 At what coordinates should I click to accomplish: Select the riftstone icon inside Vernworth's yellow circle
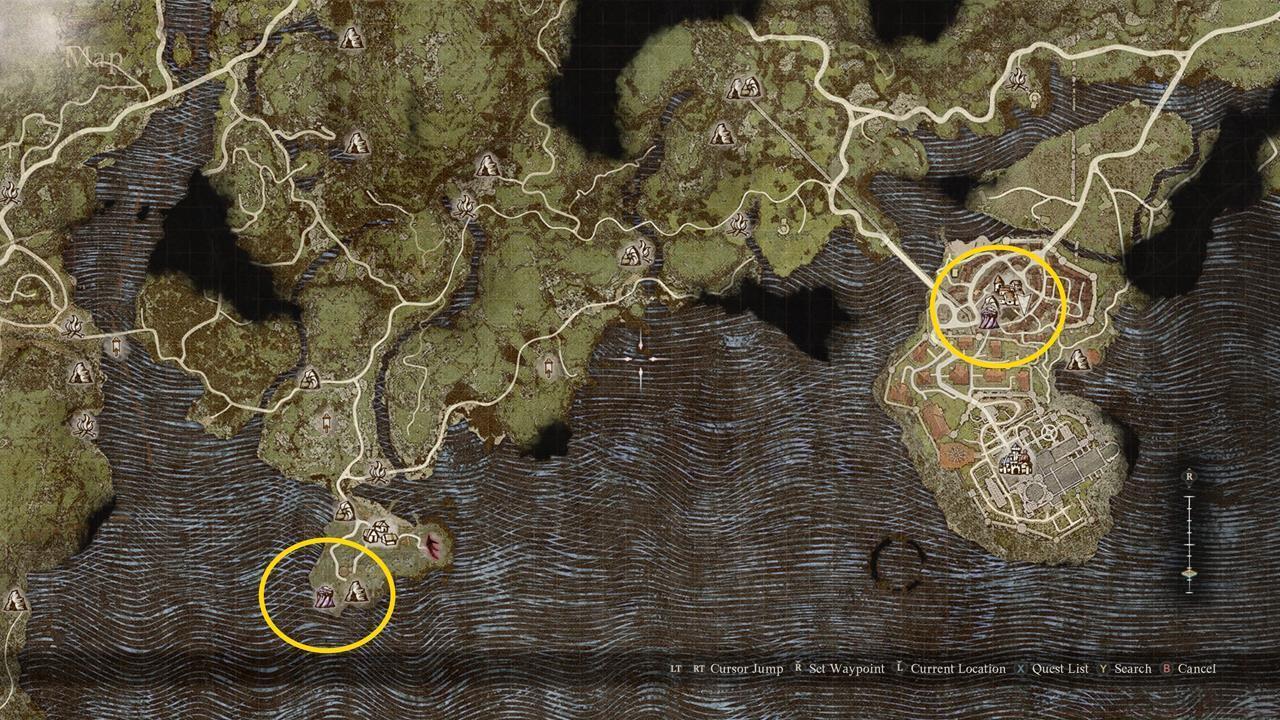click(990, 315)
